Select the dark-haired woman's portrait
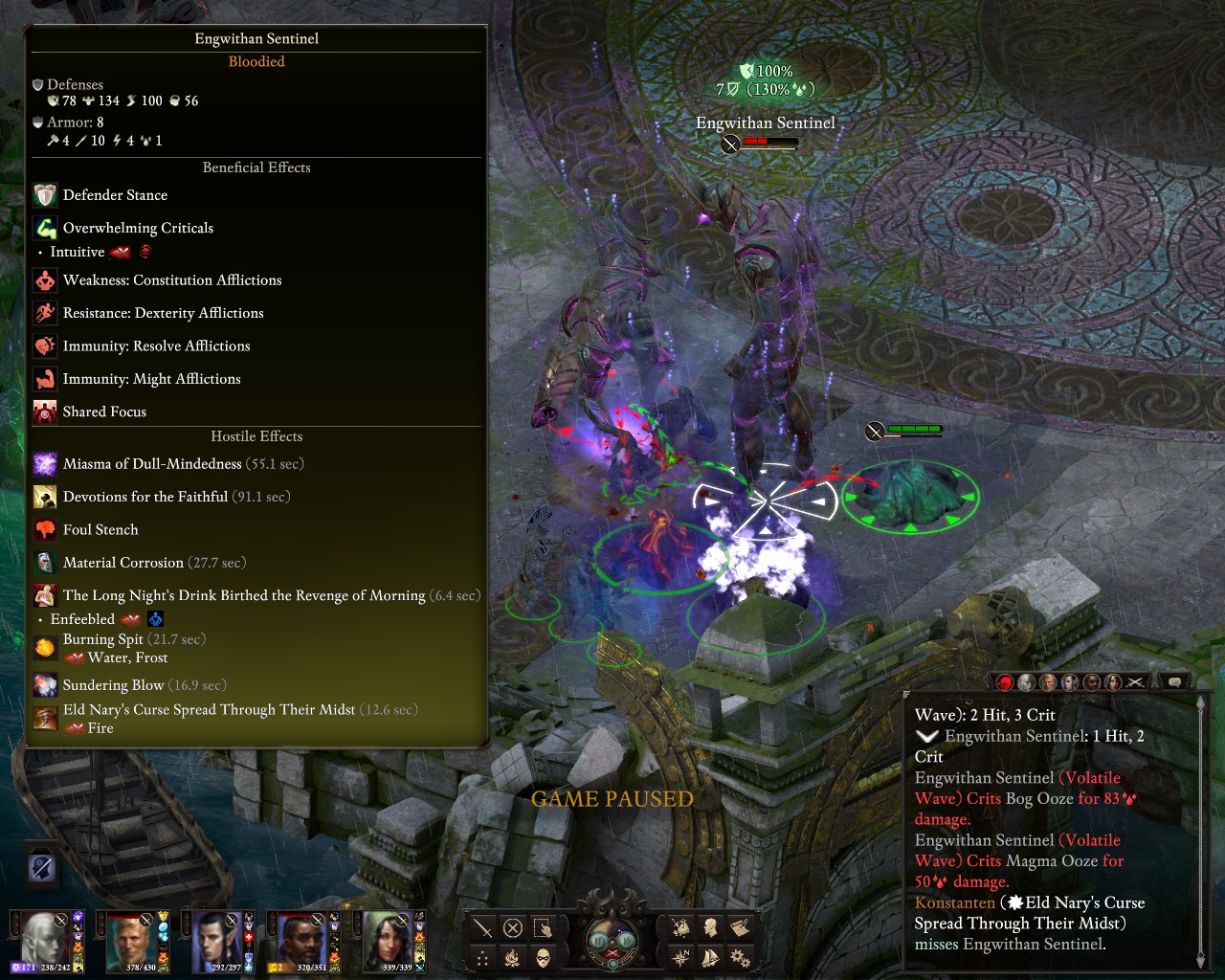1225x980 pixels. point(387,939)
